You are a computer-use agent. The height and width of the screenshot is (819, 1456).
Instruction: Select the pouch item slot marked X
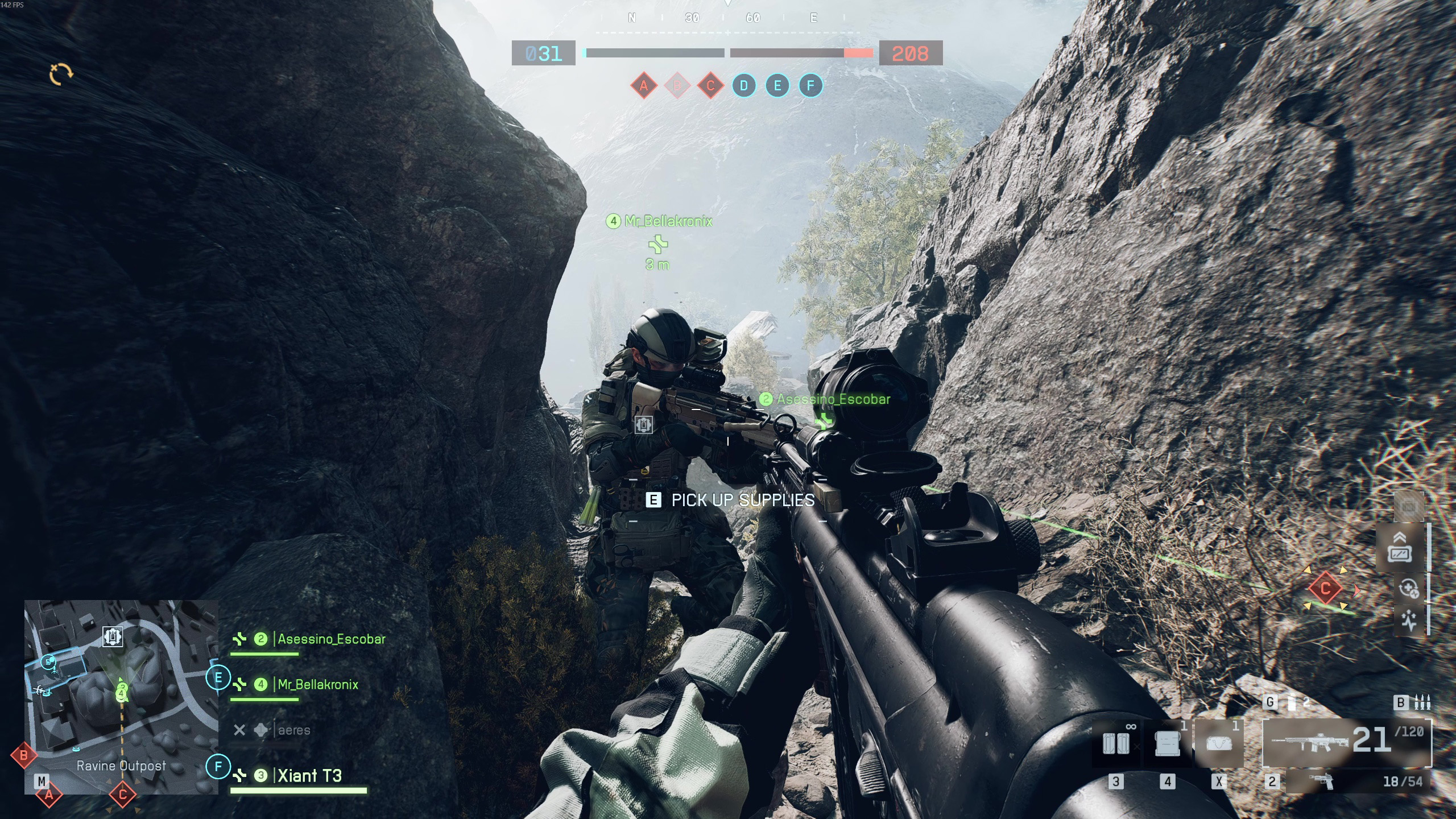click(x=1218, y=743)
